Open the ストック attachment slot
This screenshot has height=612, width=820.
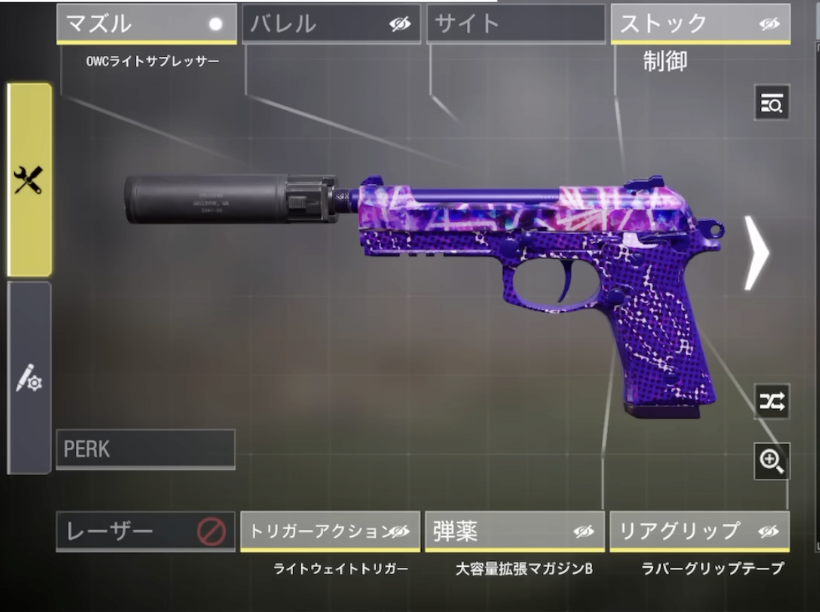(x=700, y=24)
